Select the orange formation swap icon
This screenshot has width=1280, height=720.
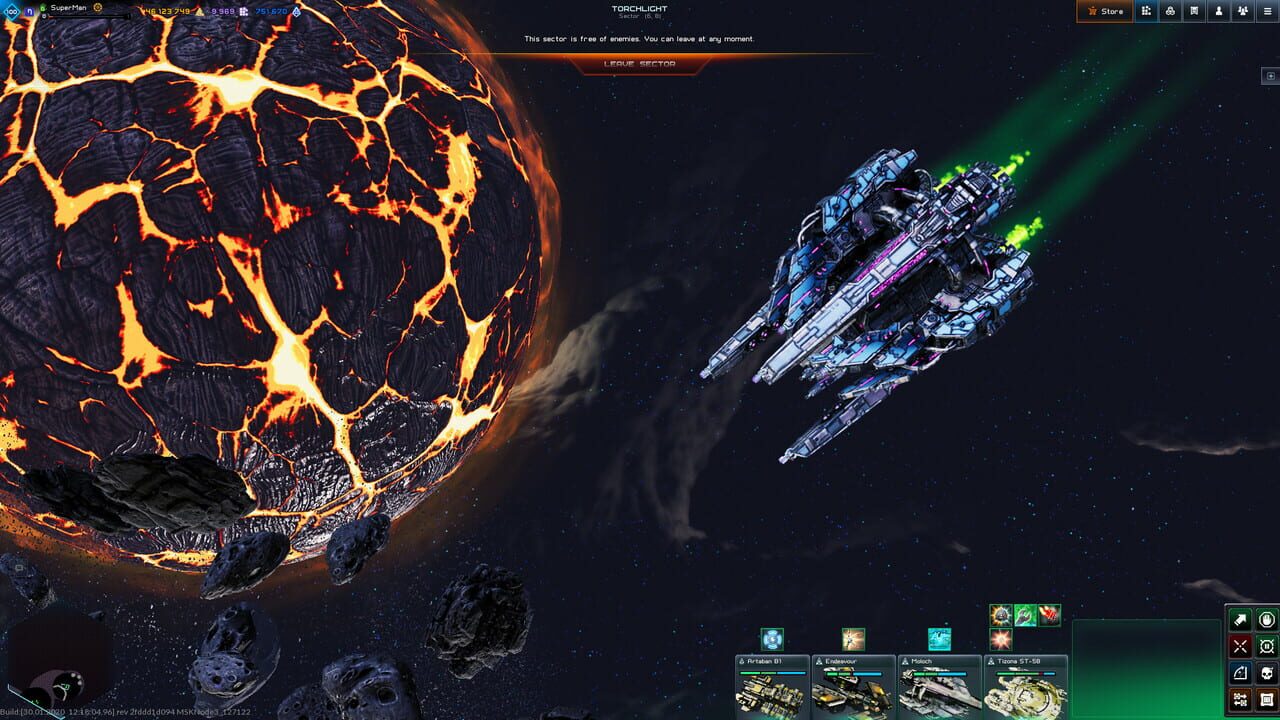(x=1240, y=698)
